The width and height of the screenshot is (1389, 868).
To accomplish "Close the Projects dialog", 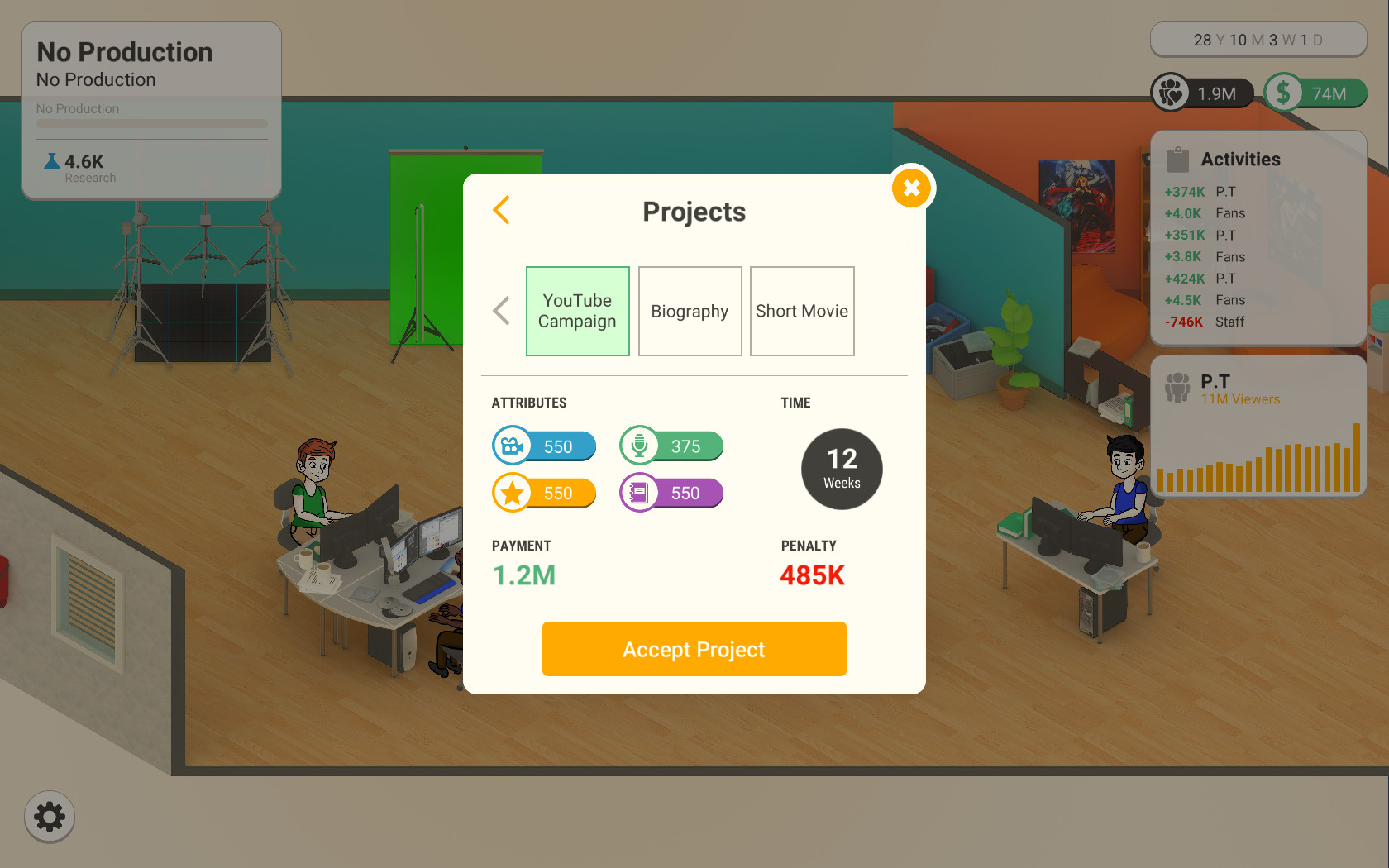I will pos(911,188).
